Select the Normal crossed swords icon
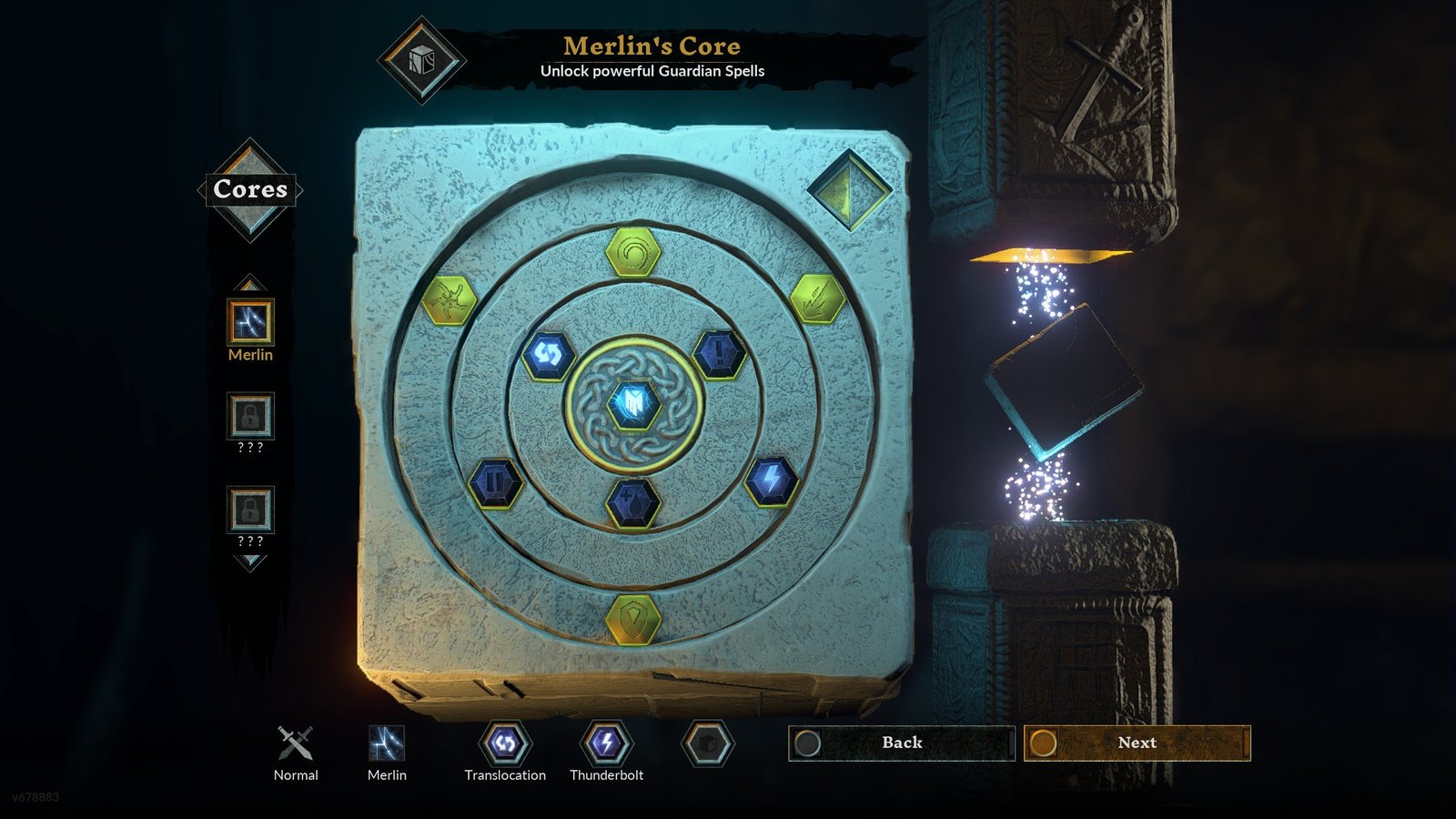The height and width of the screenshot is (819, 1456). pos(296,743)
